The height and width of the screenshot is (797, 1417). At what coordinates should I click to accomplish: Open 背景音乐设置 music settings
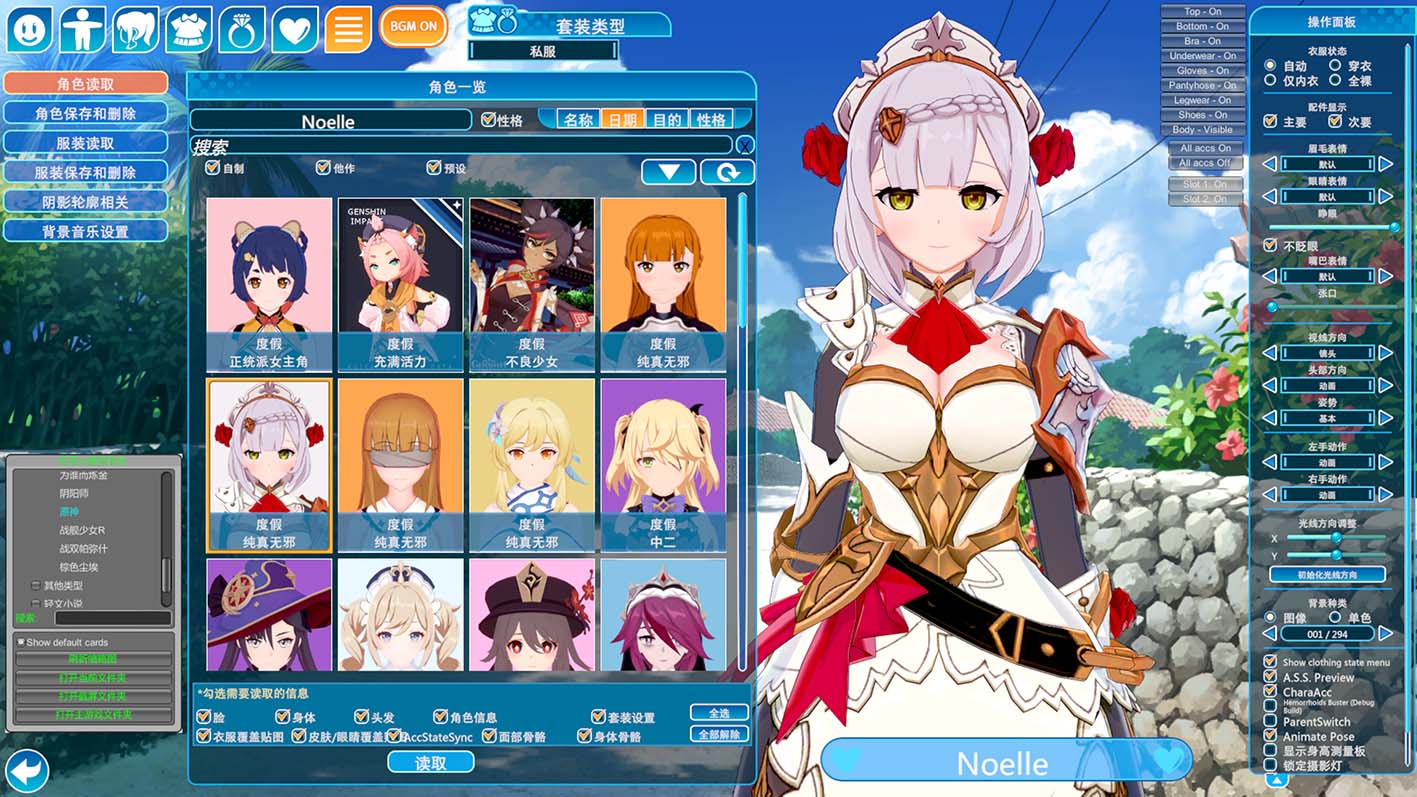click(85, 231)
